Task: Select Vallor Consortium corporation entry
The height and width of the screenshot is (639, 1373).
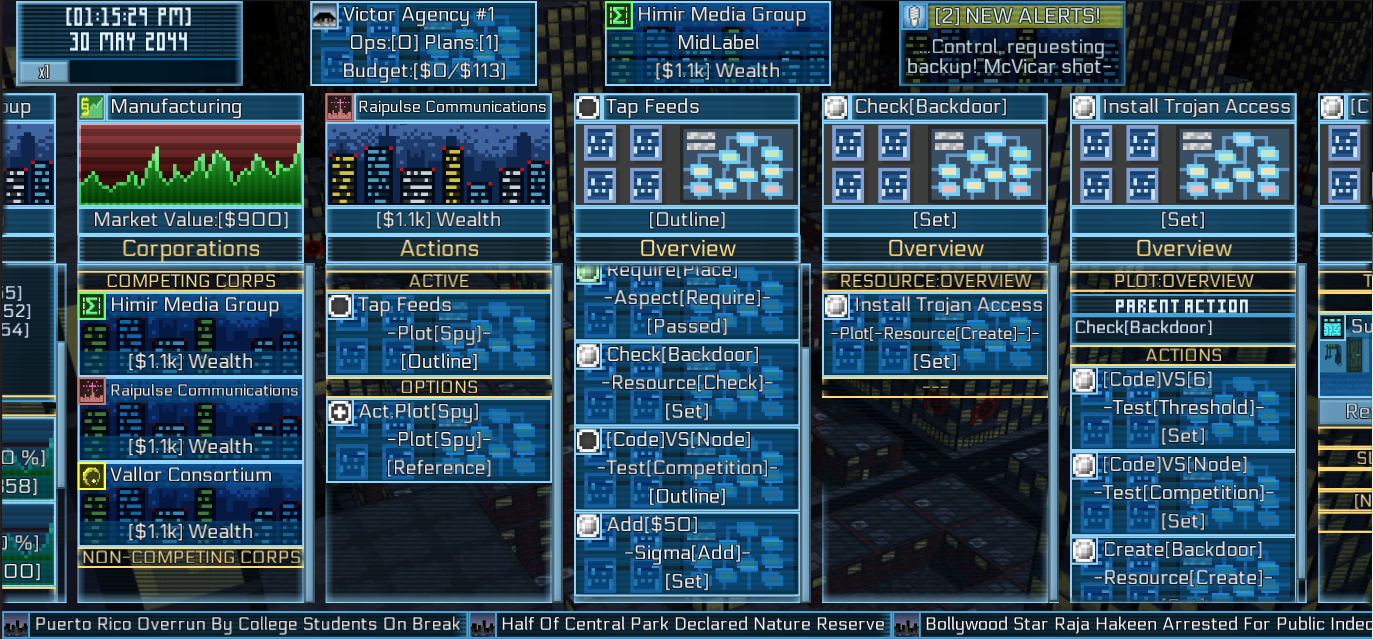Action: 190,503
